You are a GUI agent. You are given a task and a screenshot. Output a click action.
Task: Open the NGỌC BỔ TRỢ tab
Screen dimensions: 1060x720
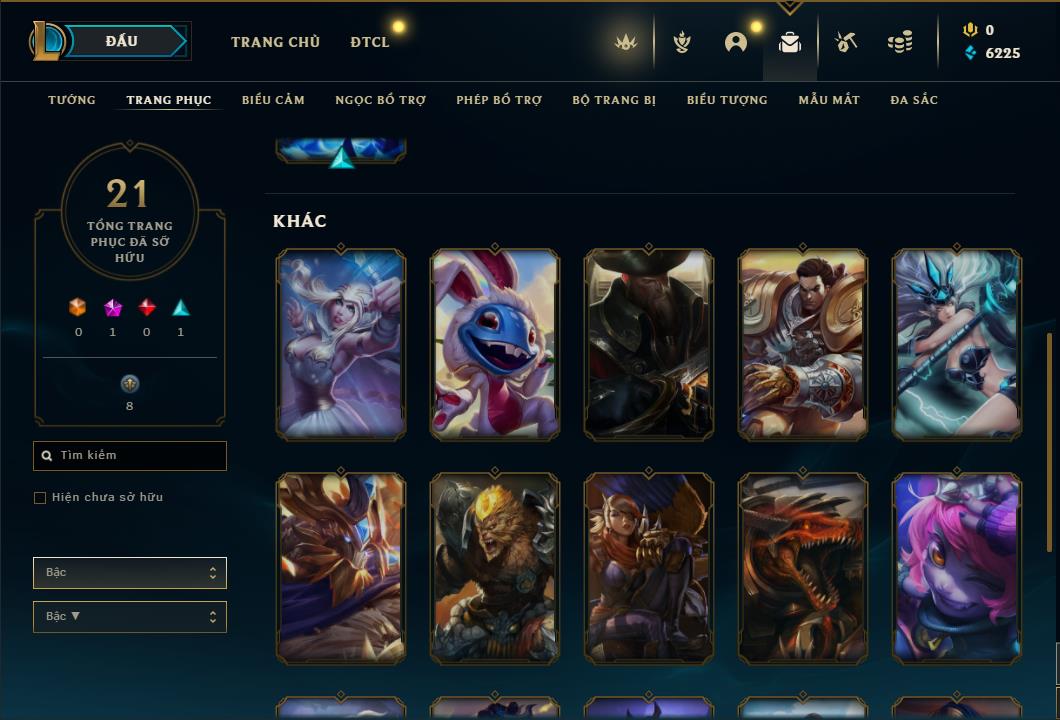pyautogui.click(x=380, y=100)
